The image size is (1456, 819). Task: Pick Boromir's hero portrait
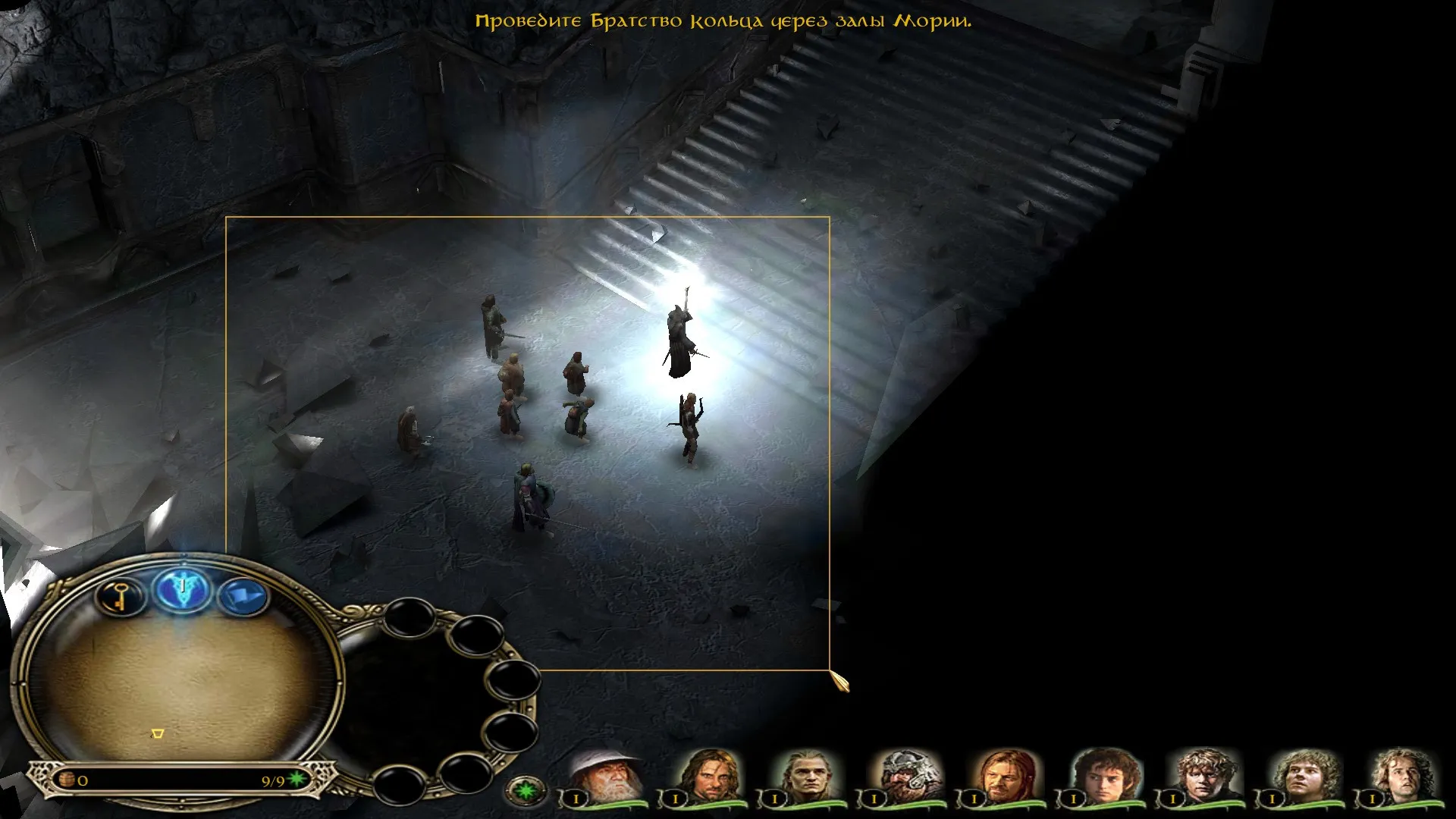[x=1004, y=775]
